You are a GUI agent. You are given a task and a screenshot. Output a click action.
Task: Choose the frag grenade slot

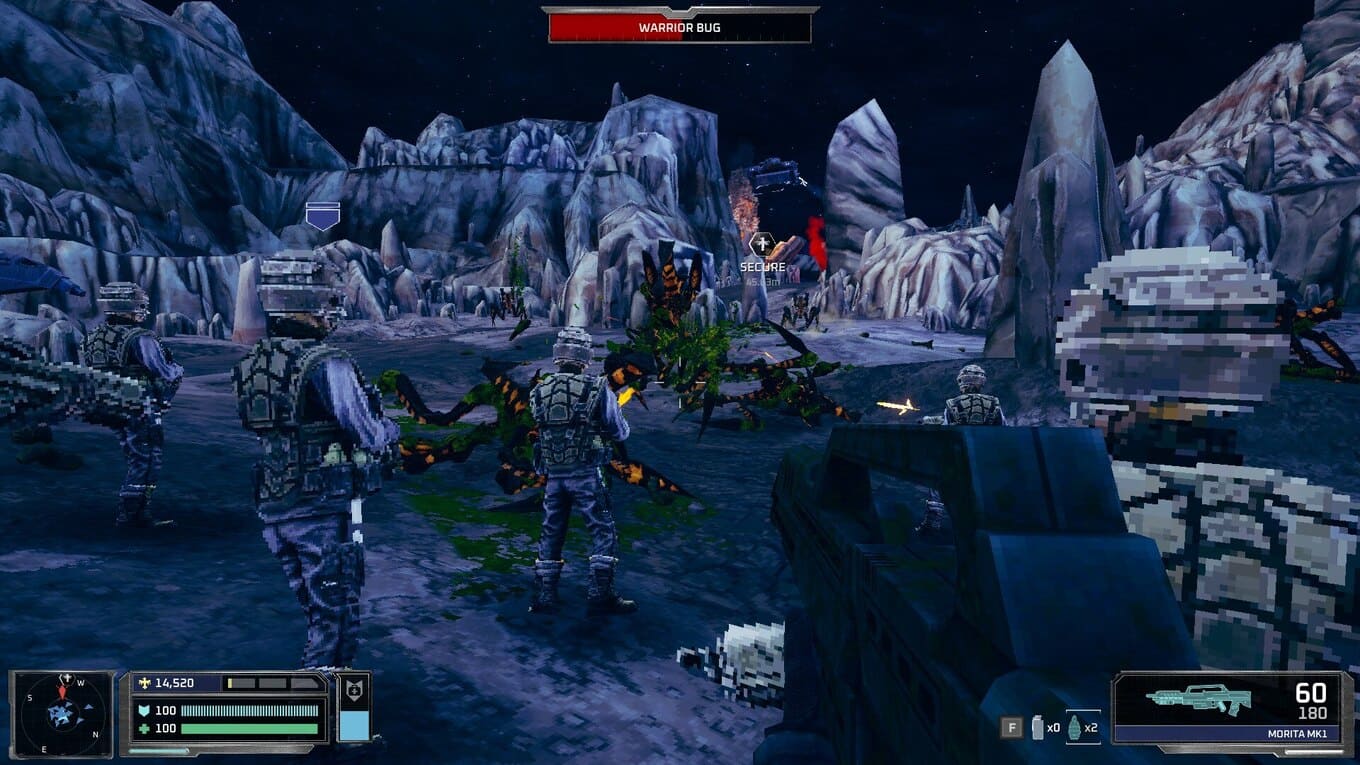pyautogui.click(x=1077, y=727)
